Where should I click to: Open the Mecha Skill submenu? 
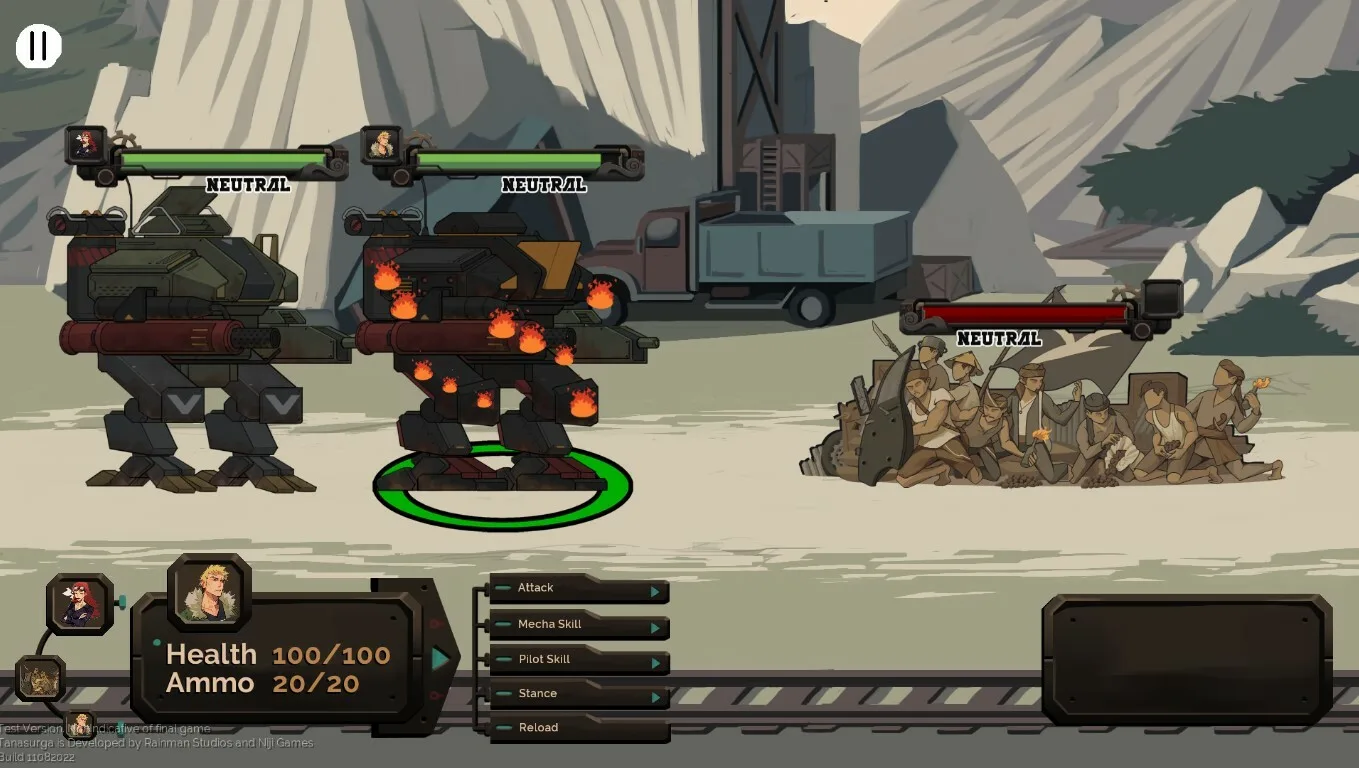[x=578, y=625]
